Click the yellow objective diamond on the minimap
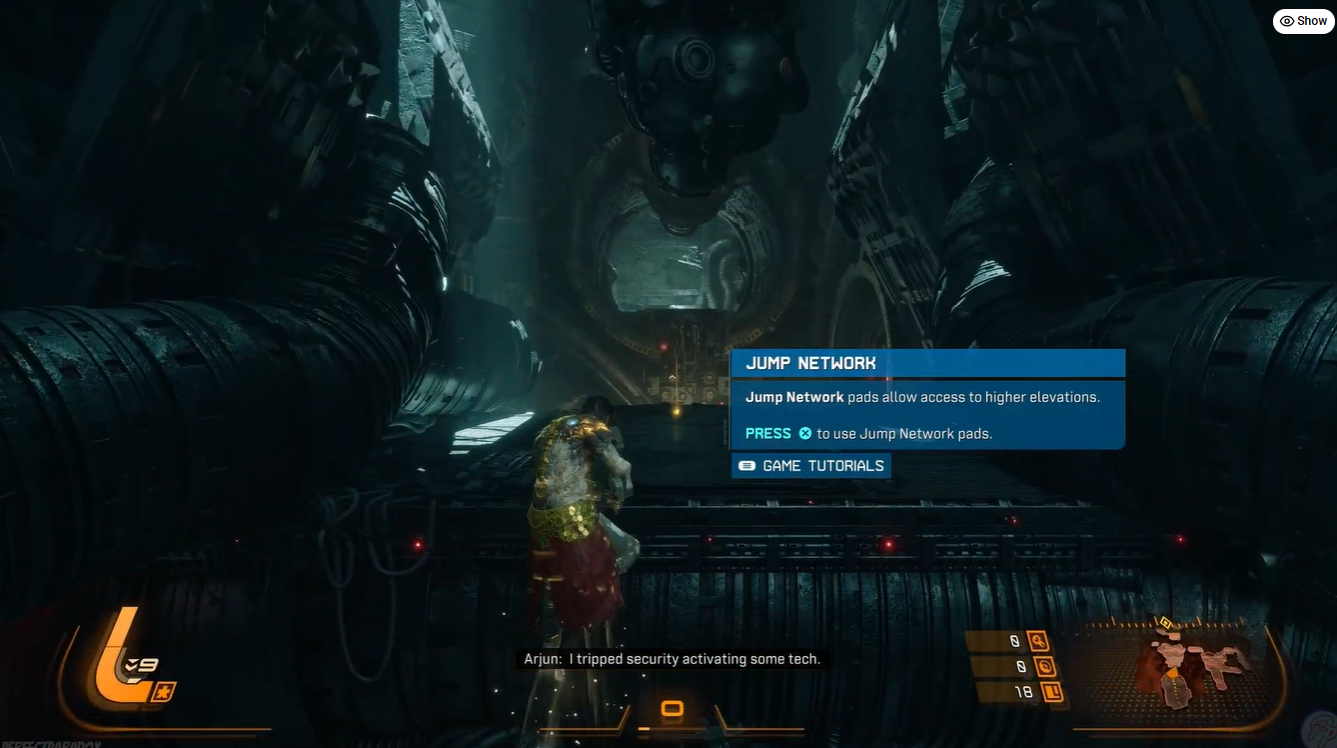 [x=1165, y=624]
